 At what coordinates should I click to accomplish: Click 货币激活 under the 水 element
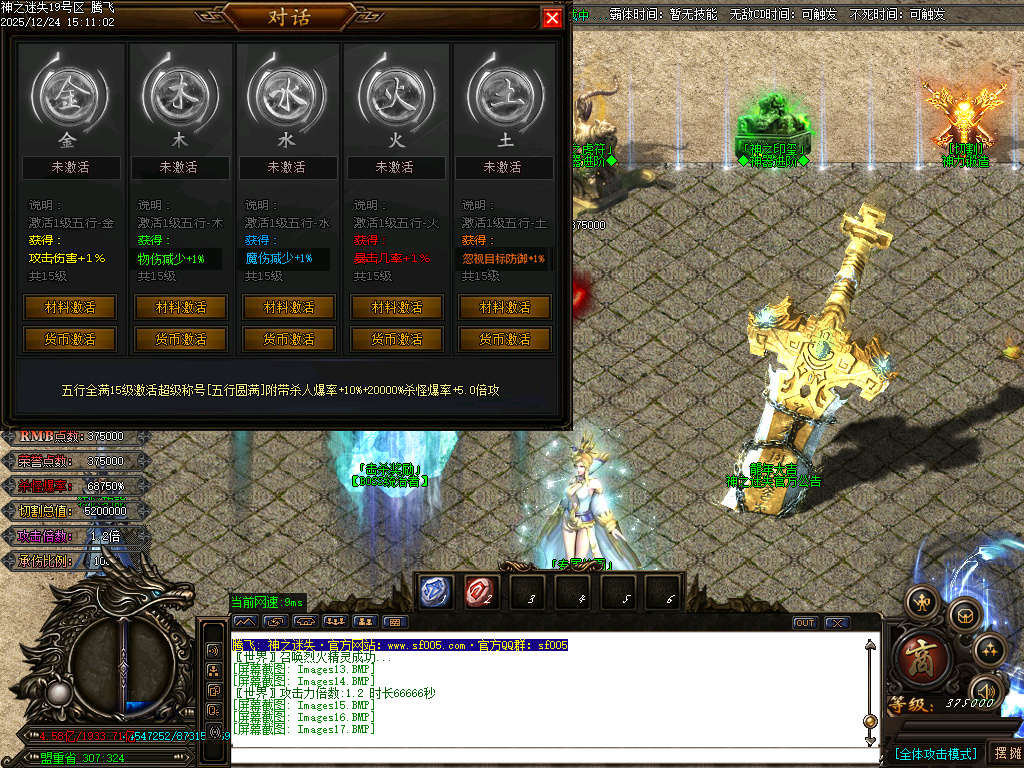(x=289, y=339)
